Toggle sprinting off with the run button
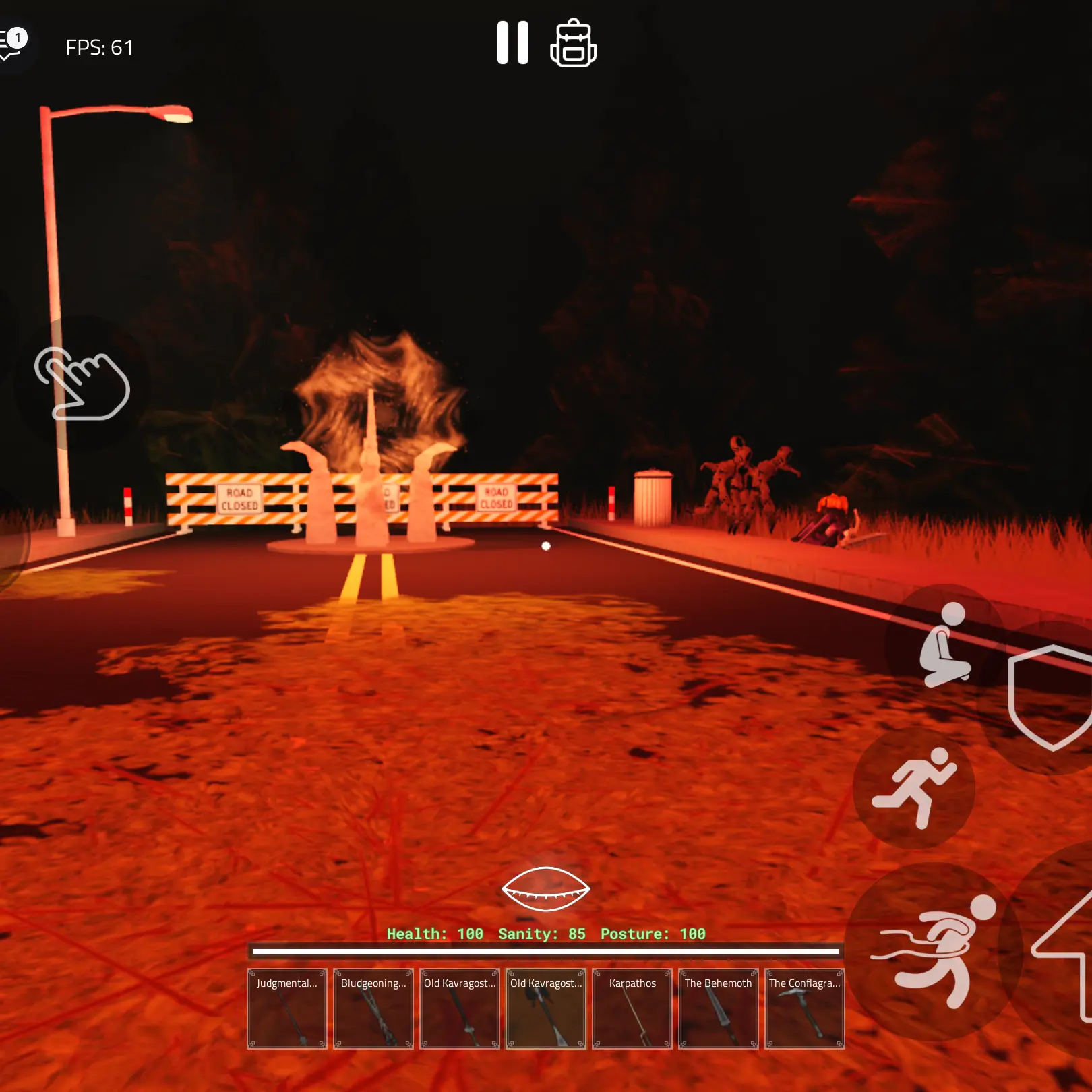 point(917,792)
